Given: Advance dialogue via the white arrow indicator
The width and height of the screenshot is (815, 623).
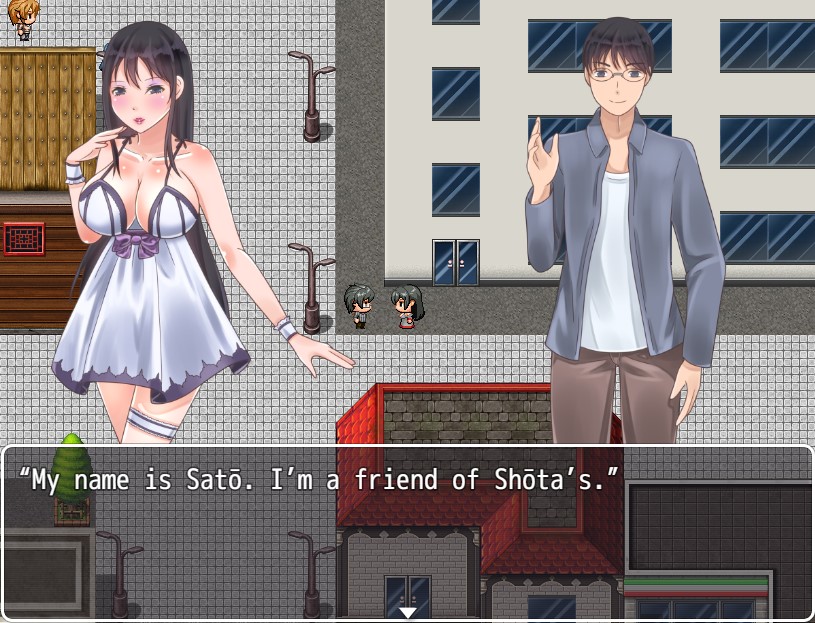Looking at the screenshot, I should tap(407, 612).
